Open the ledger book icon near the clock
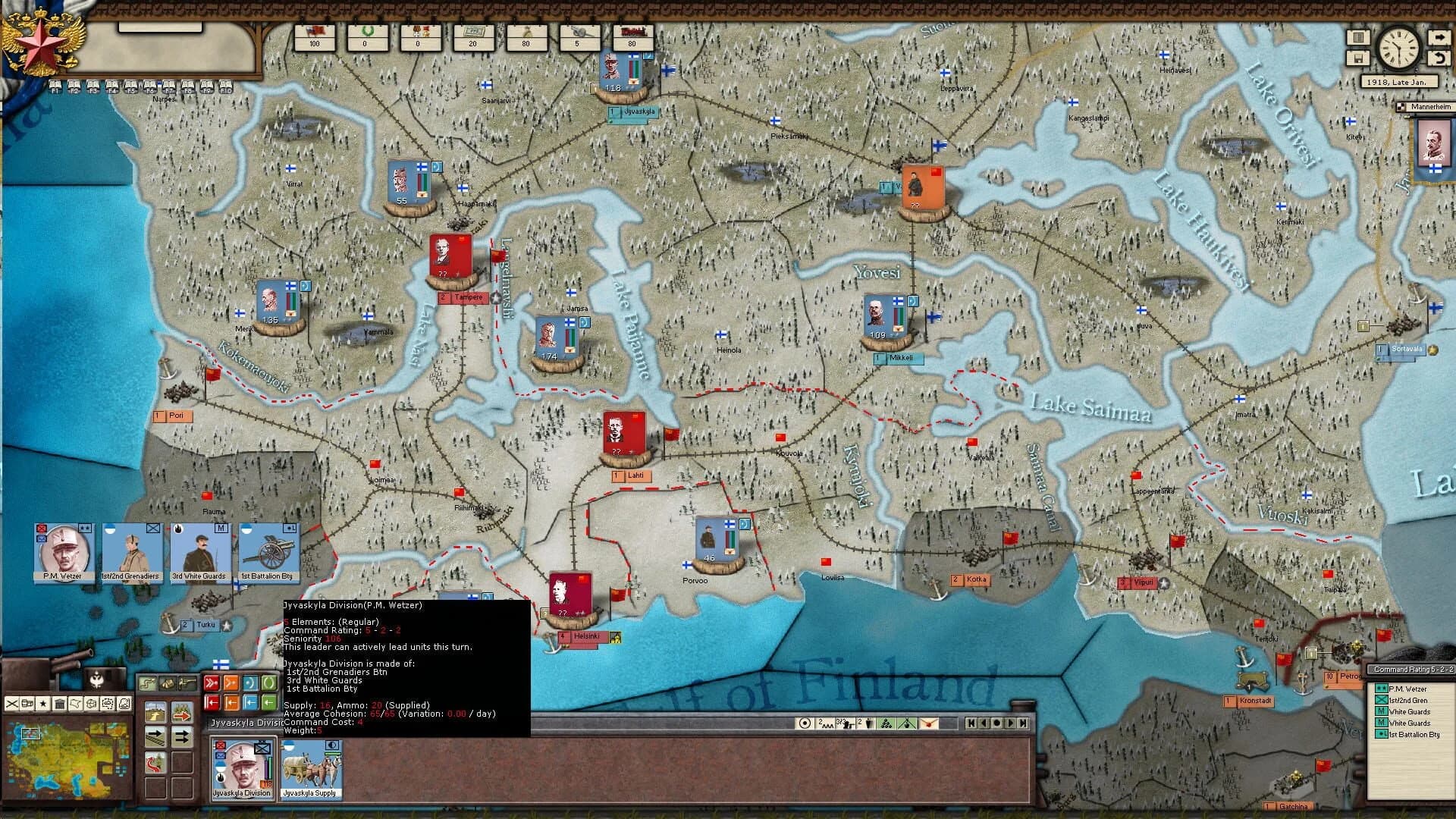Screen dimensions: 1456x819 (1358, 37)
